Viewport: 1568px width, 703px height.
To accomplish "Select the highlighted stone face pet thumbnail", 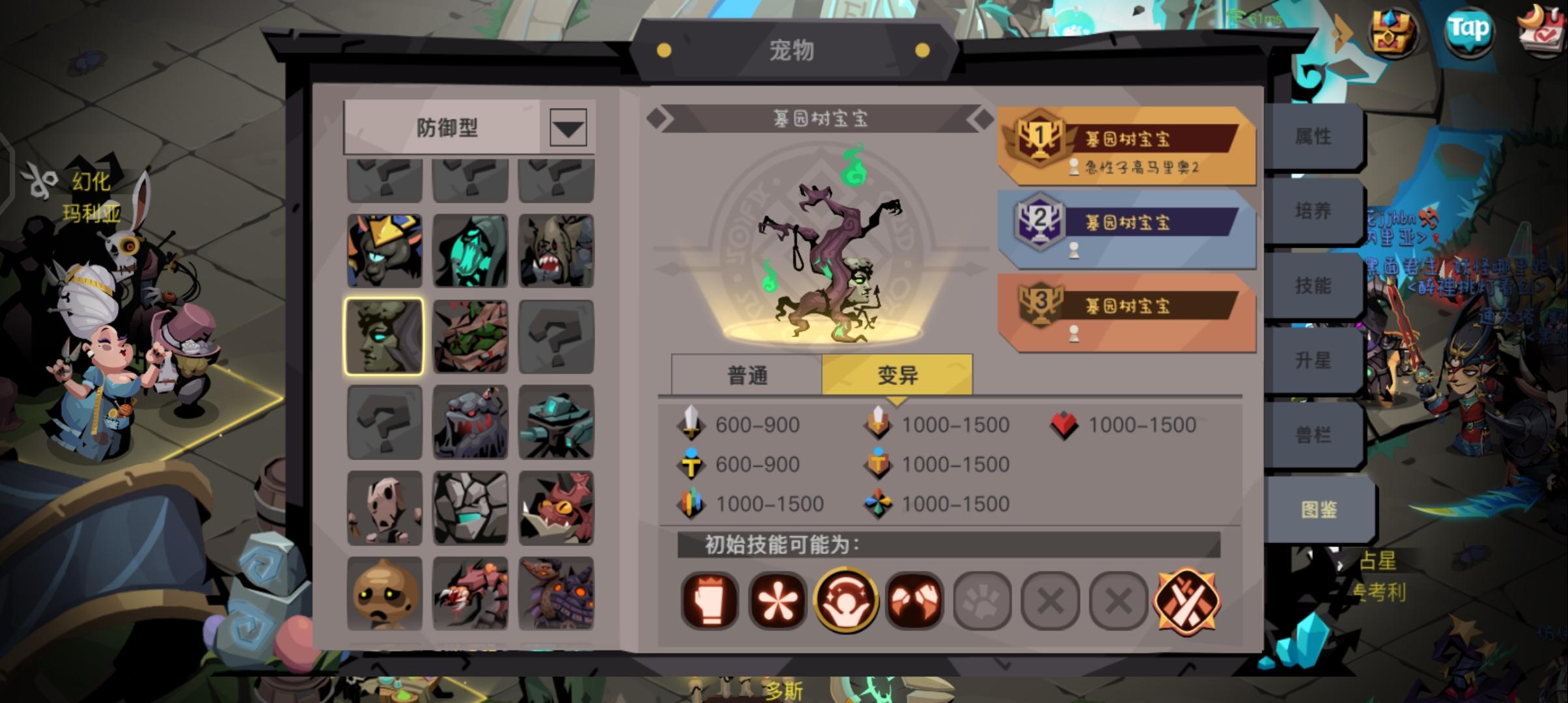I will tap(384, 335).
